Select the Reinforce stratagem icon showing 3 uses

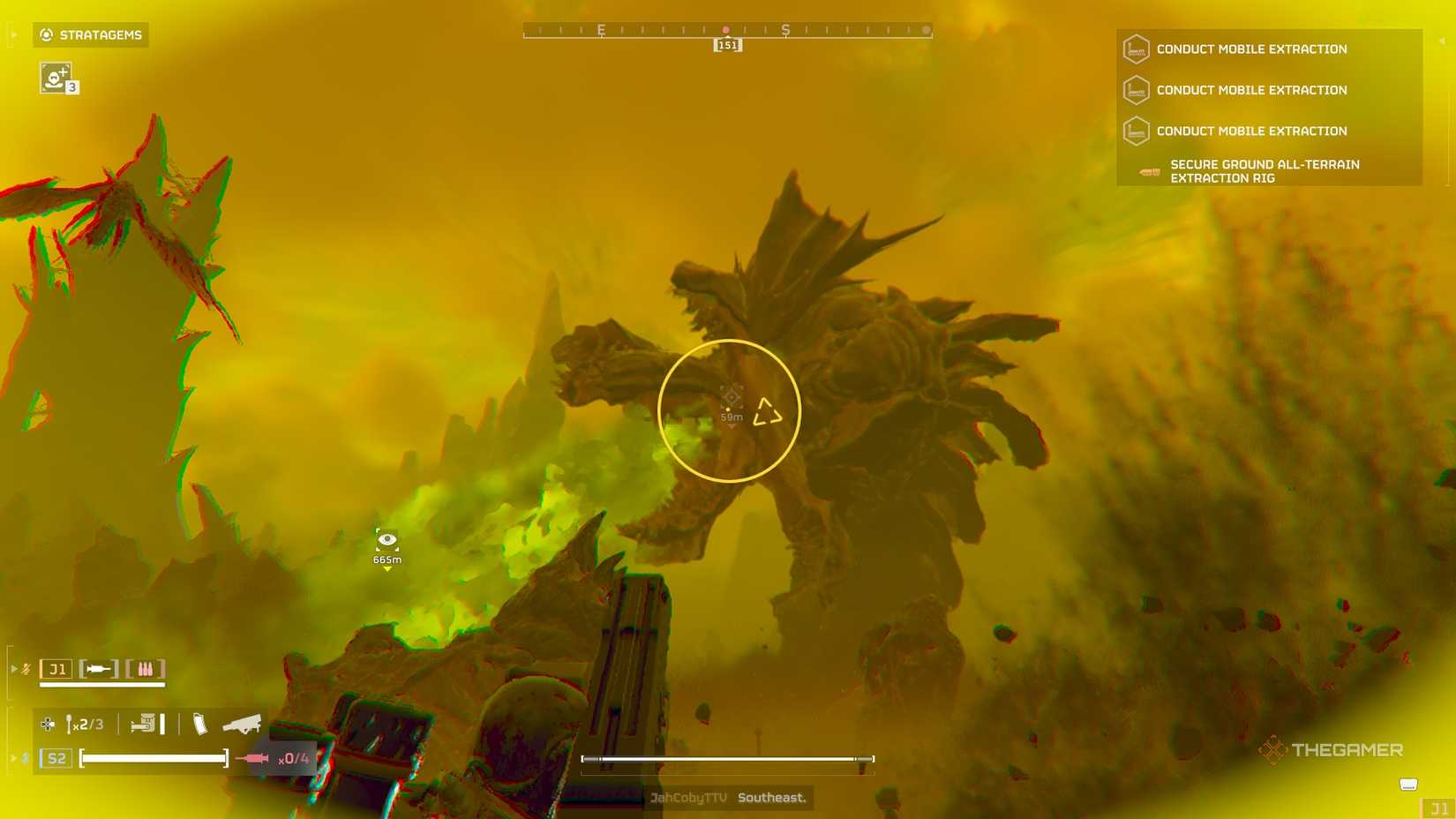pos(56,79)
